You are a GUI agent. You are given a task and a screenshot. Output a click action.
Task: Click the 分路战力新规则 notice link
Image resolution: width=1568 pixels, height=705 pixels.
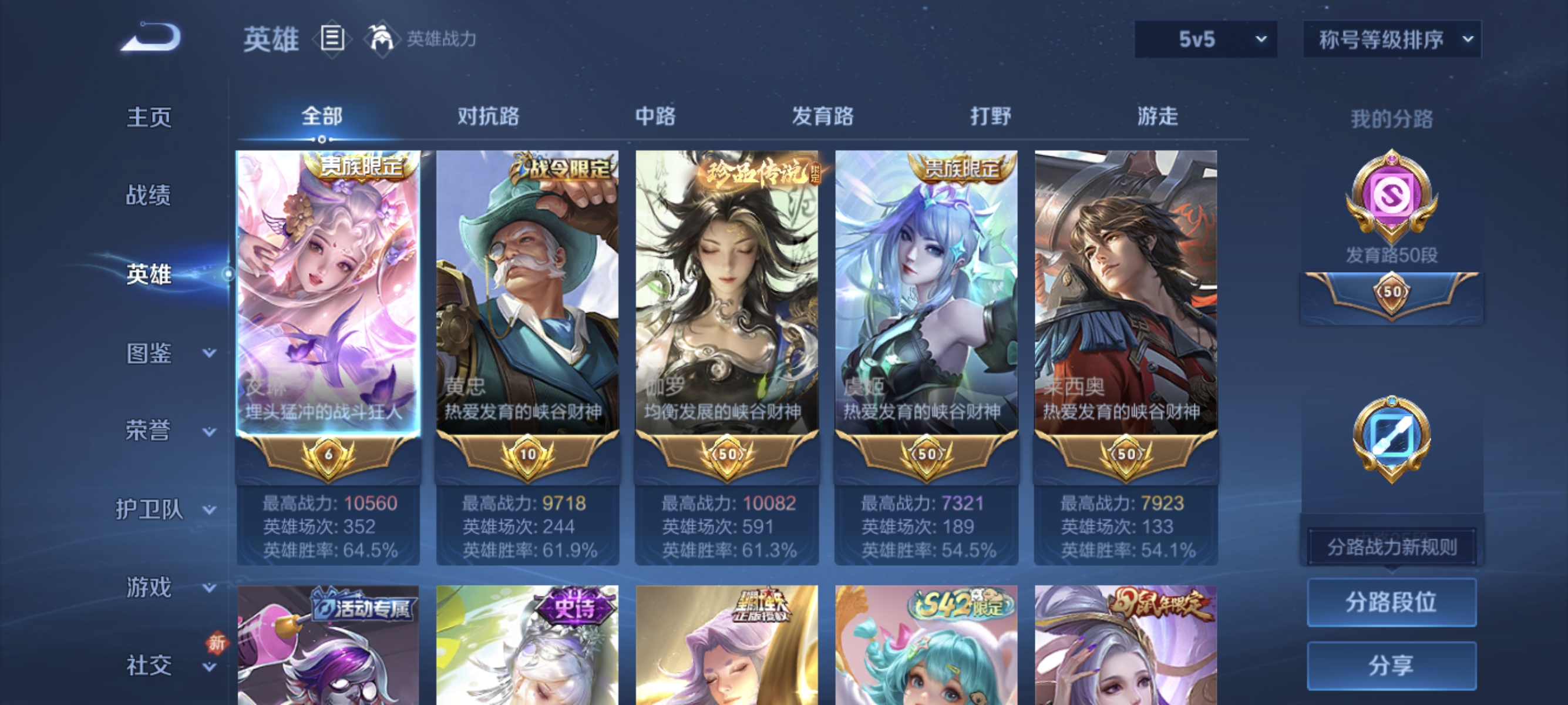[1392, 546]
